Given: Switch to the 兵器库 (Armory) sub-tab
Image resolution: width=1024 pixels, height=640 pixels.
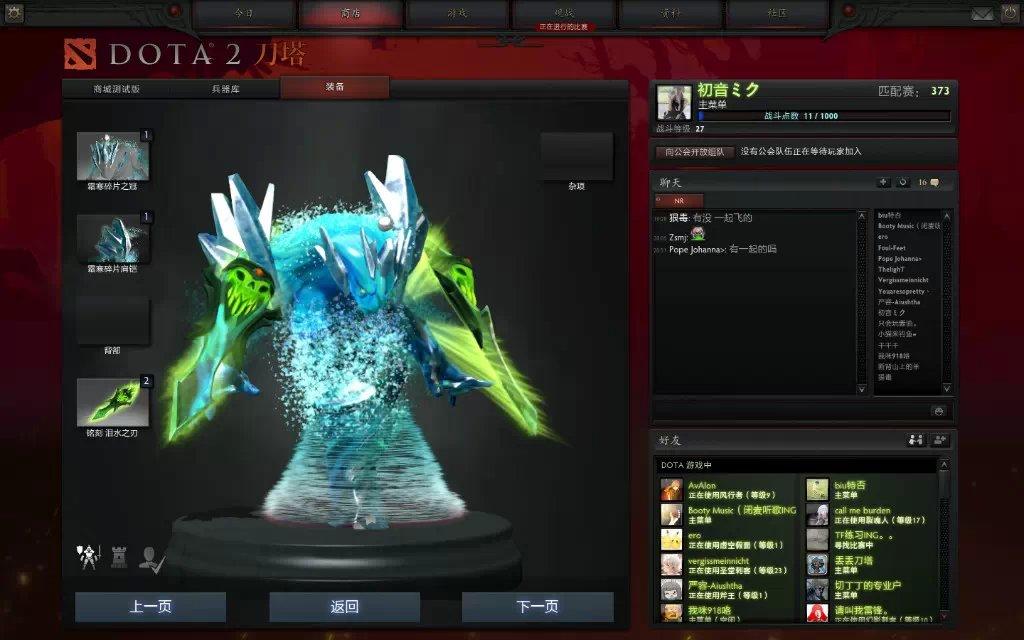Looking at the screenshot, I should click(225, 88).
